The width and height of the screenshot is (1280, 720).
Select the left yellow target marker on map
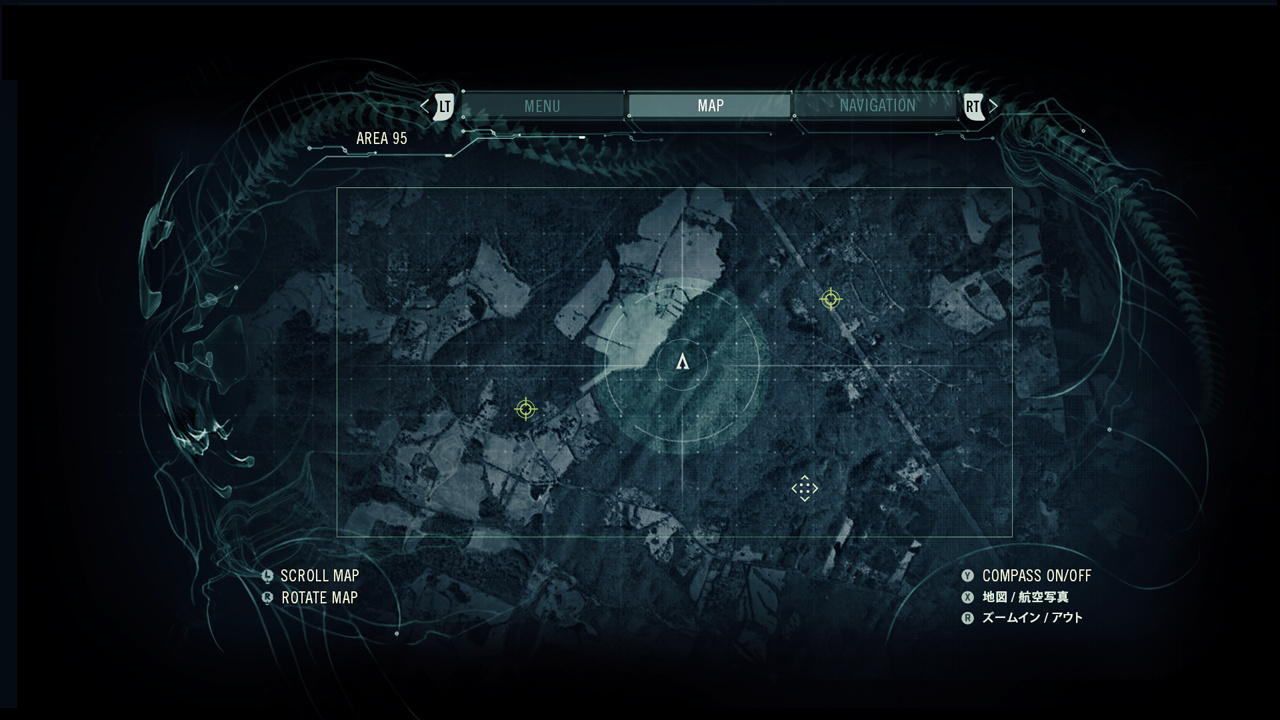click(525, 409)
